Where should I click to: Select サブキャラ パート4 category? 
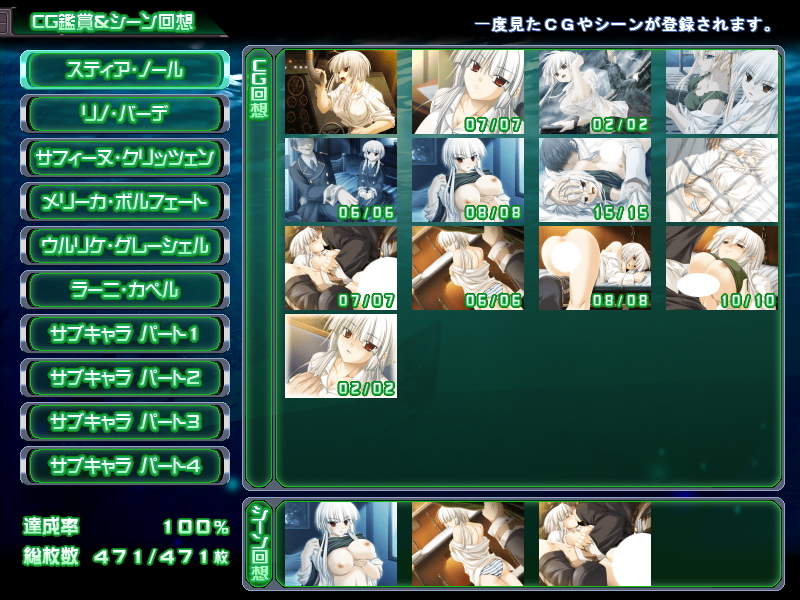(x=124, y=466)
